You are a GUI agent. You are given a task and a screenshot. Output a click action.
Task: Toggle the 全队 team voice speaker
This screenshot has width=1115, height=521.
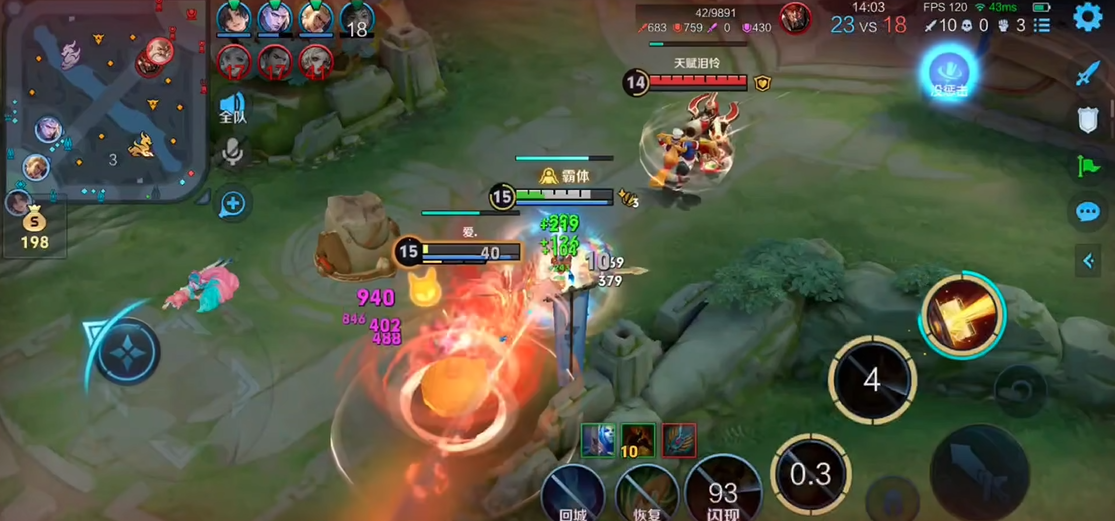[232, 108]
